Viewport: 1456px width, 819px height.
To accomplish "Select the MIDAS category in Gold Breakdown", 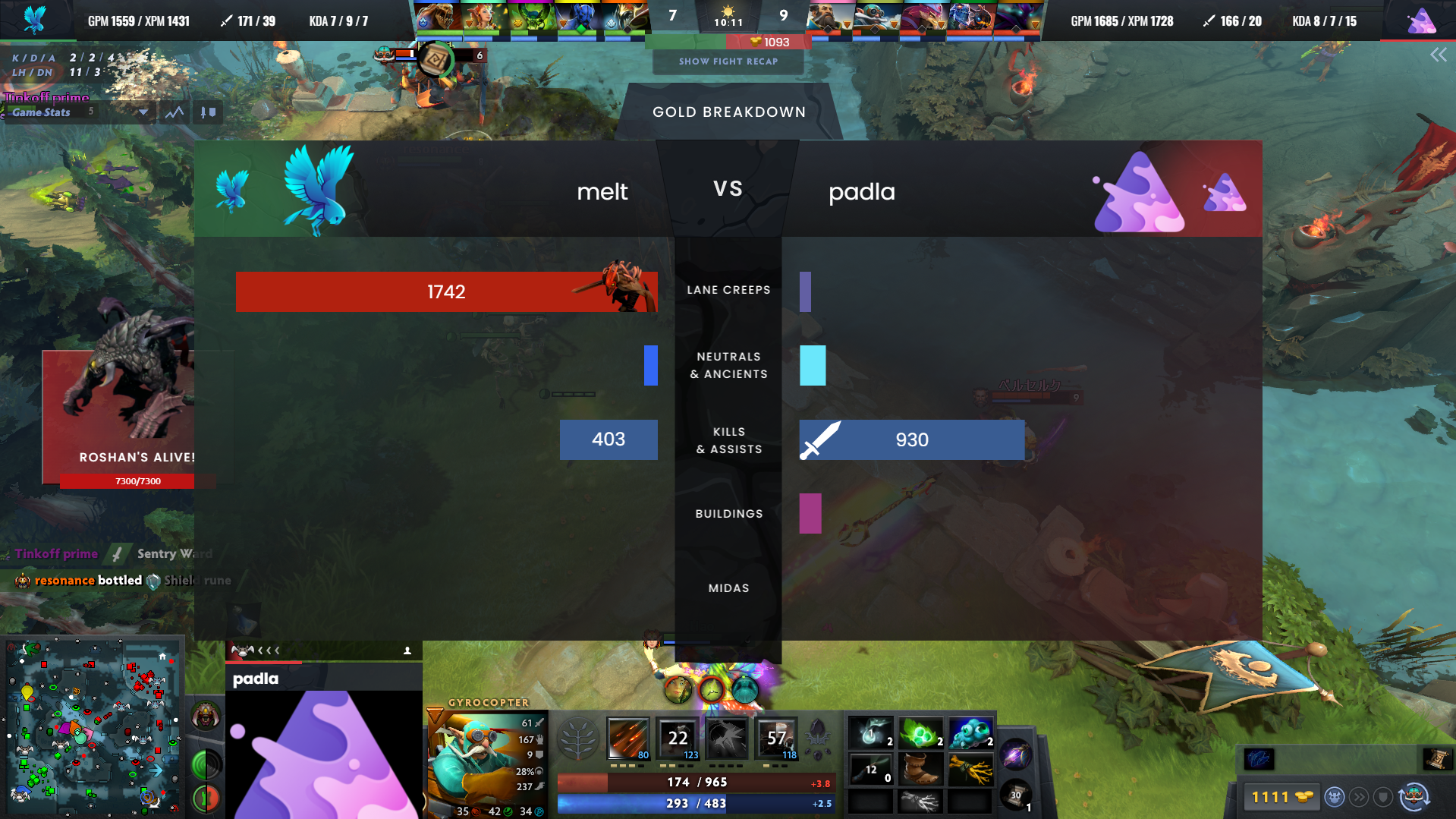I will [728, 587].
